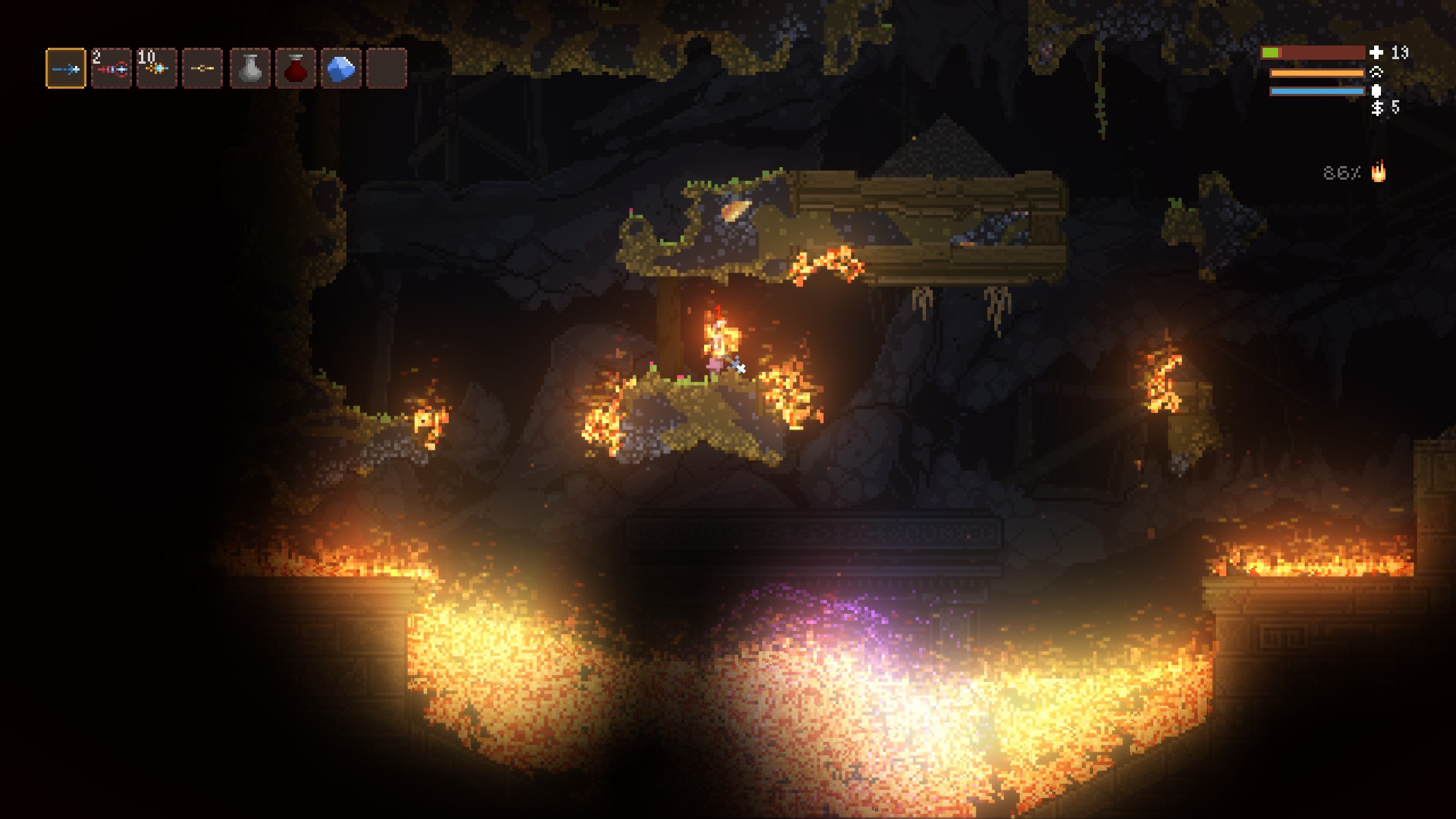Screen dimensions: 1456x819
Task: Select the highlighted blue wand slot
Action: [65, 68]
